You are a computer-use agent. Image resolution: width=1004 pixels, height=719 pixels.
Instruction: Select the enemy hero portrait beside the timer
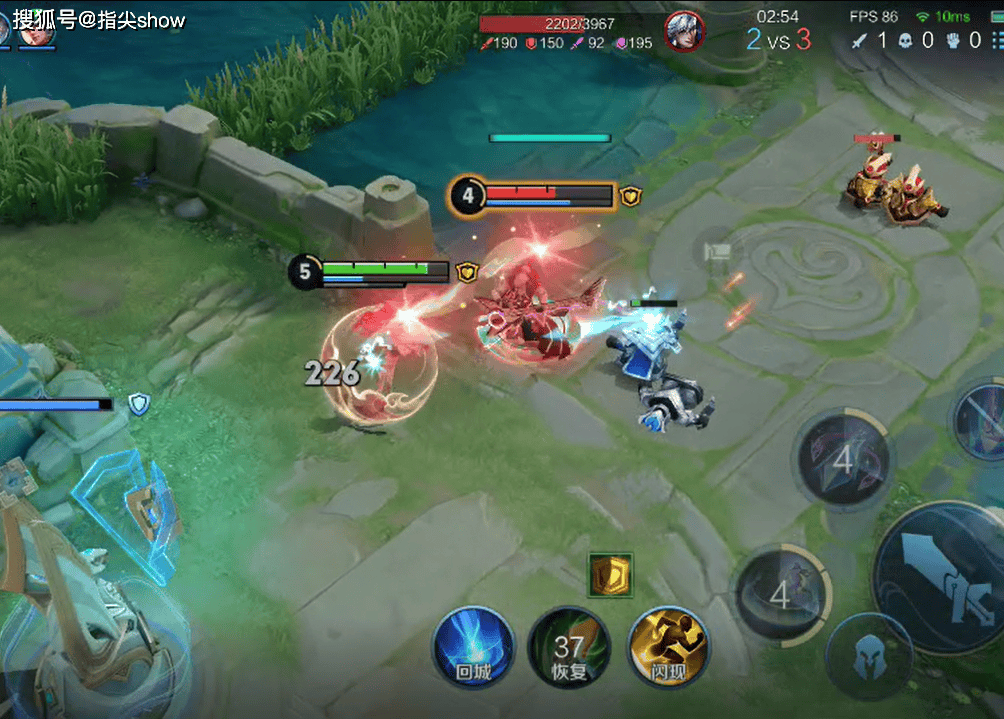coord(685,30)
